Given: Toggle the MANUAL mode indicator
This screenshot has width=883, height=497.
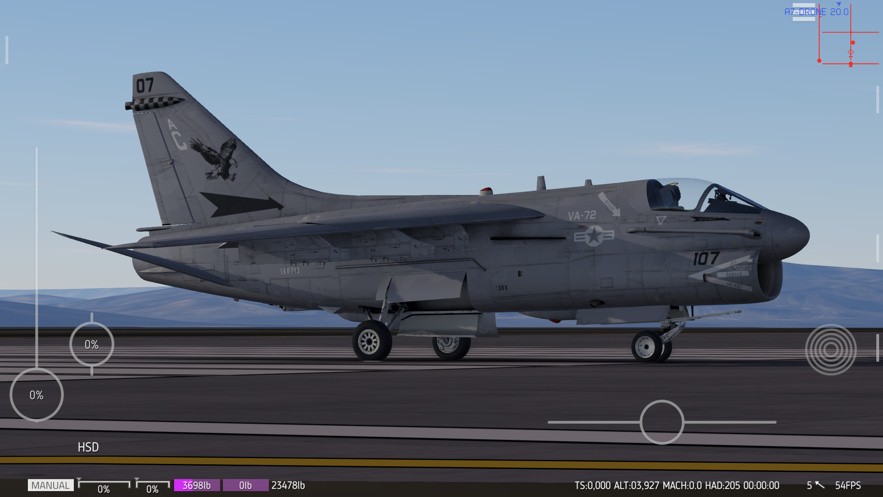Looking at the screenshot, I should (50, 485).
